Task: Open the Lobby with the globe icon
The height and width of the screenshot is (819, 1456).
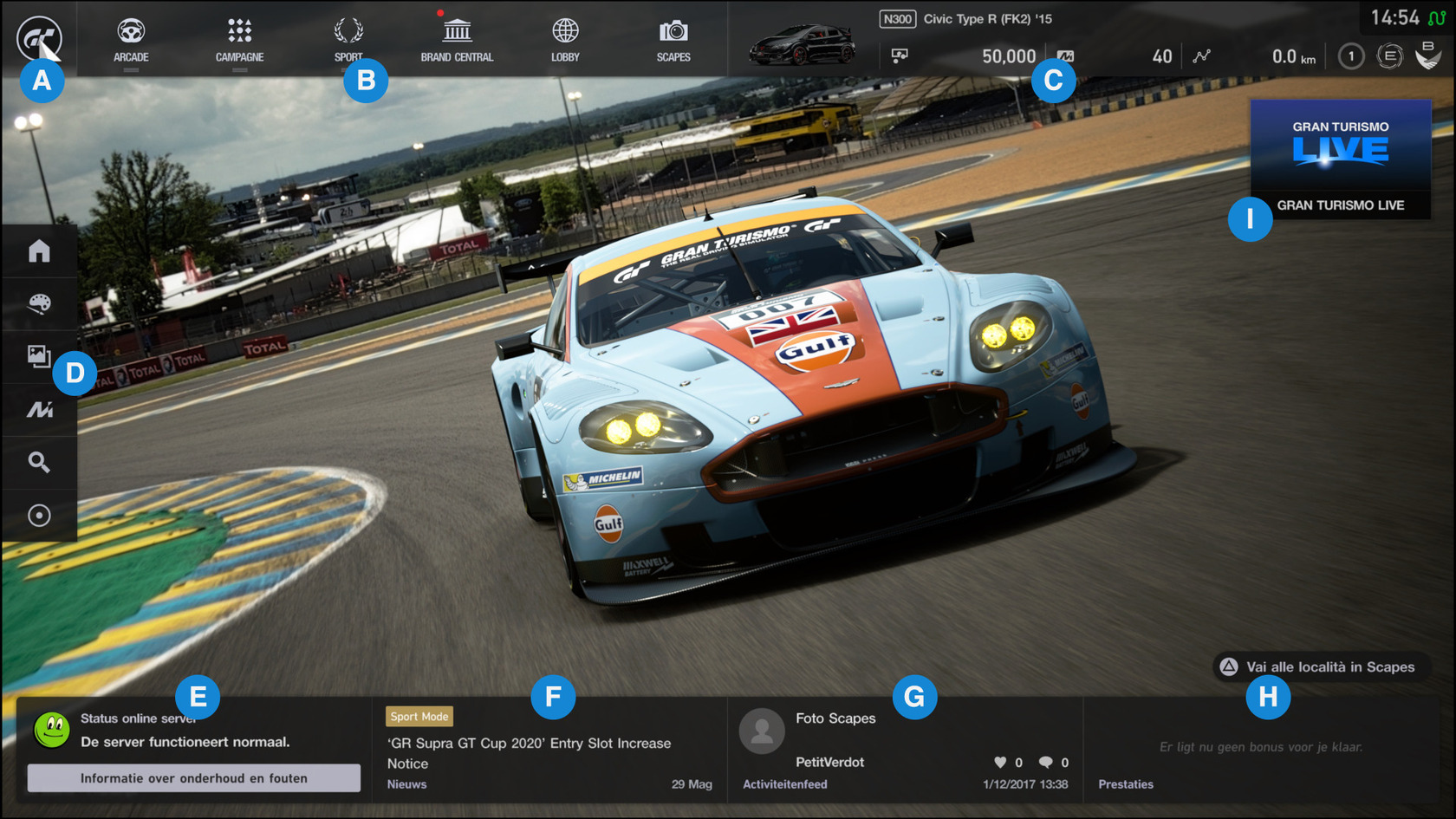Action: click(564, 33)
